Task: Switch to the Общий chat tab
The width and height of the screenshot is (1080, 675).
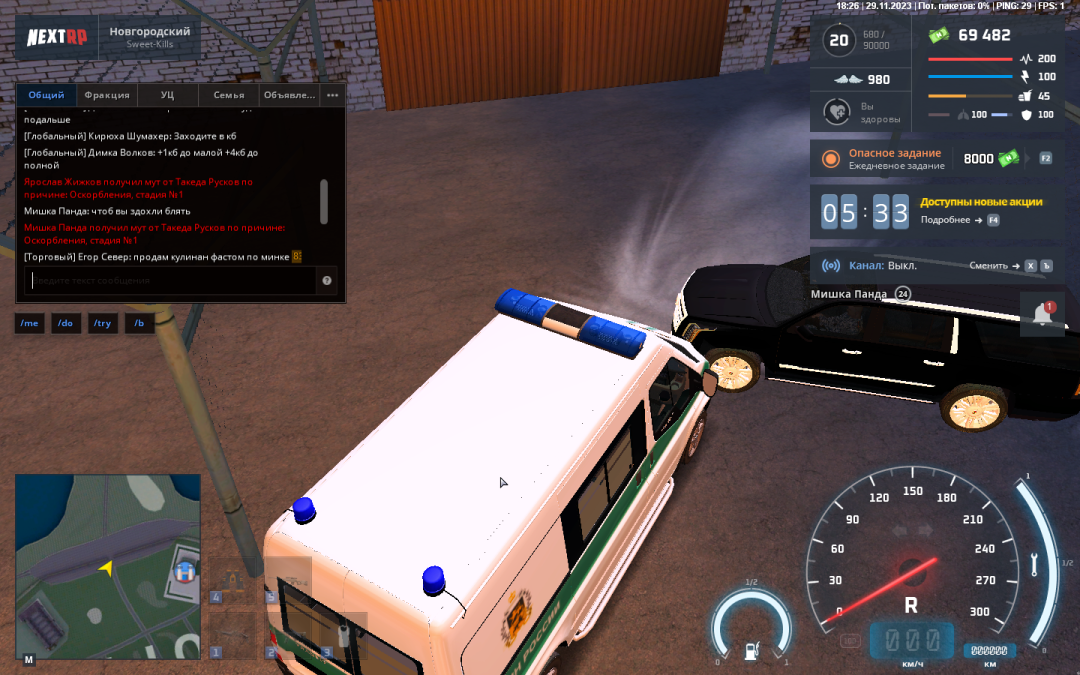Action: click(46, 95)
